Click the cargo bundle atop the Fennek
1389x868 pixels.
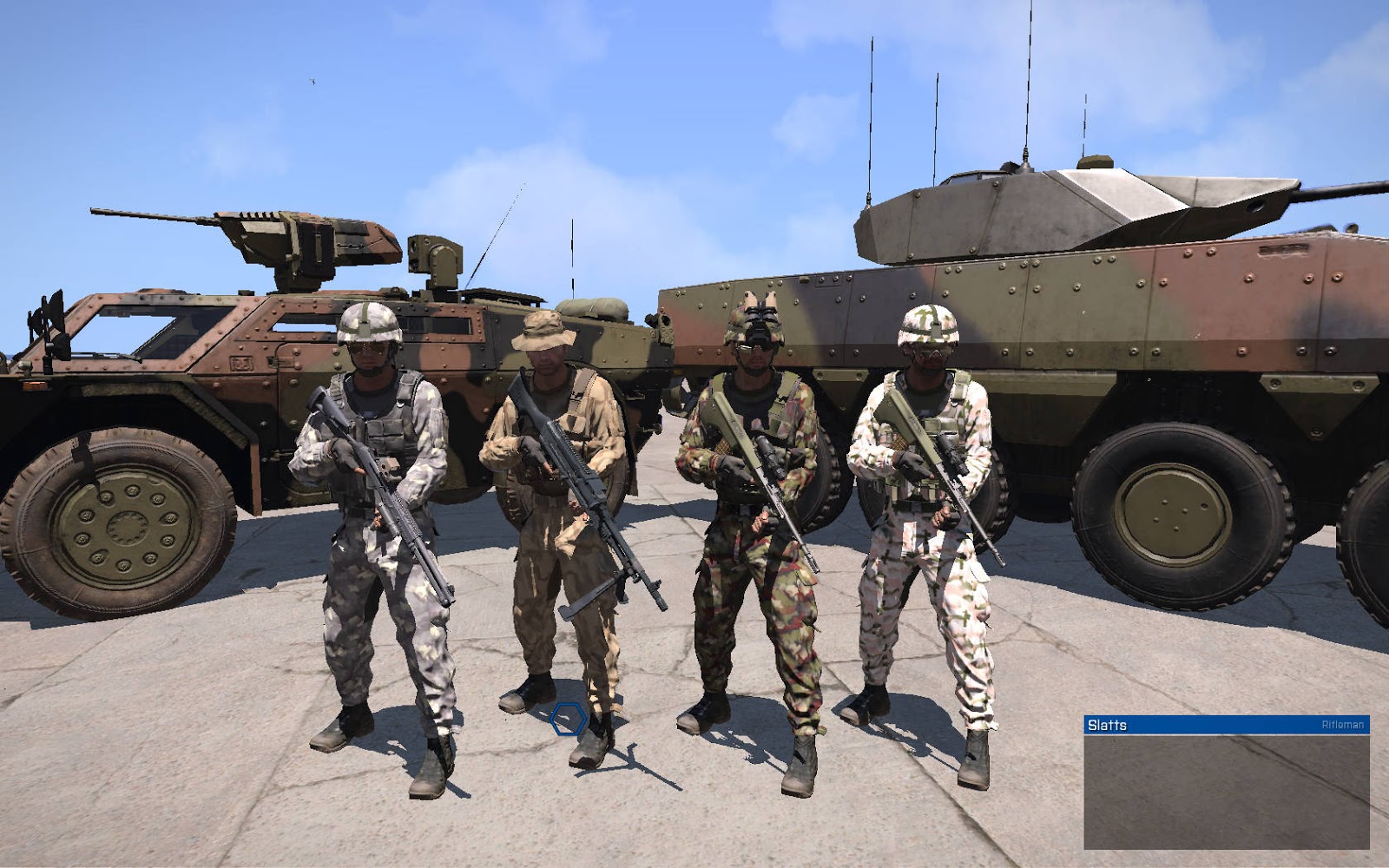[595, 308]
